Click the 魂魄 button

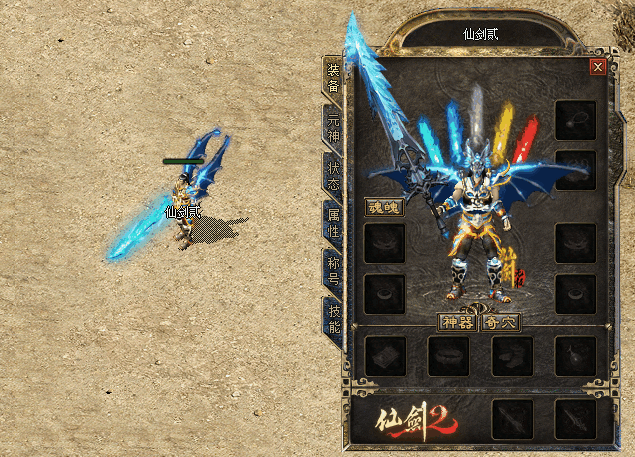(383, 208)
